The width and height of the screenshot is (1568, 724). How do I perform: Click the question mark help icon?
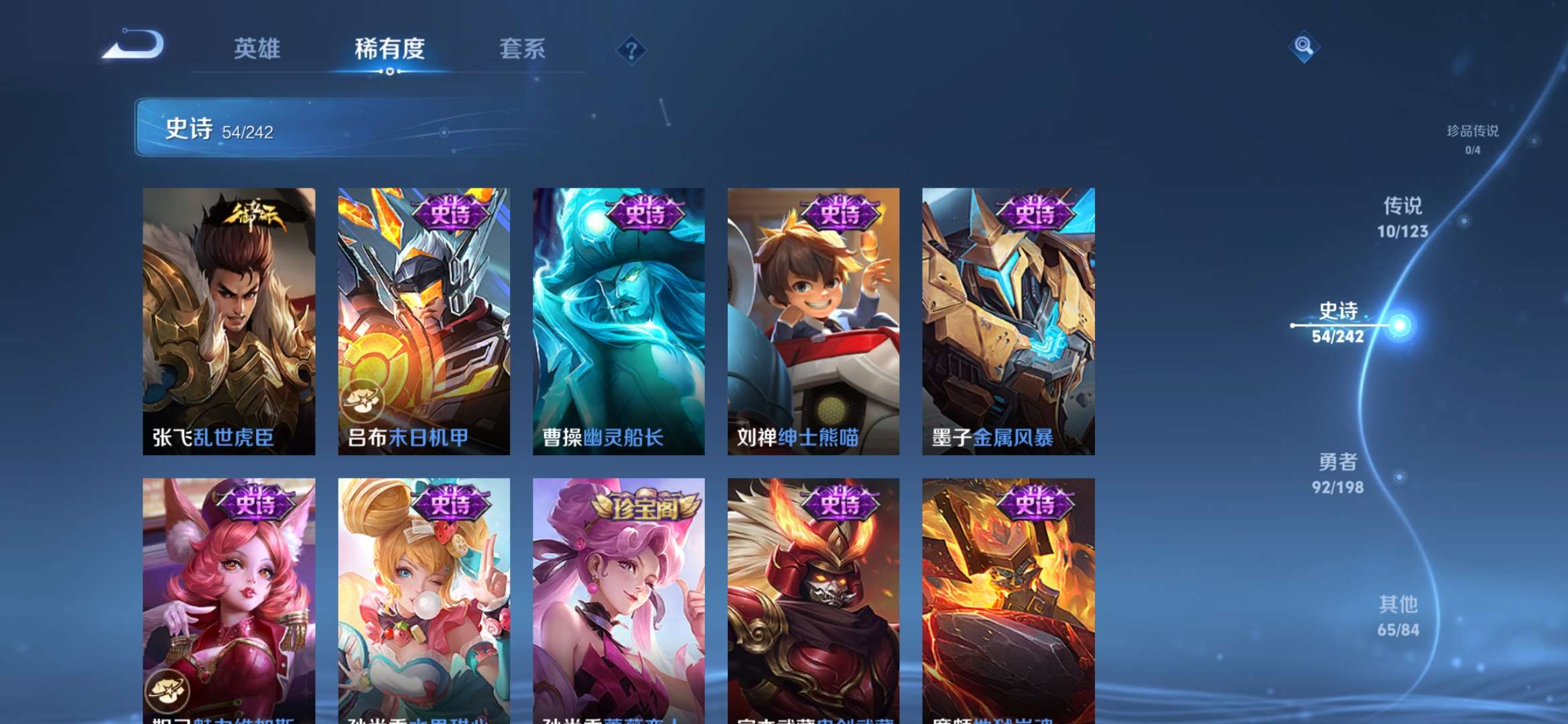(x=633, y=50)
